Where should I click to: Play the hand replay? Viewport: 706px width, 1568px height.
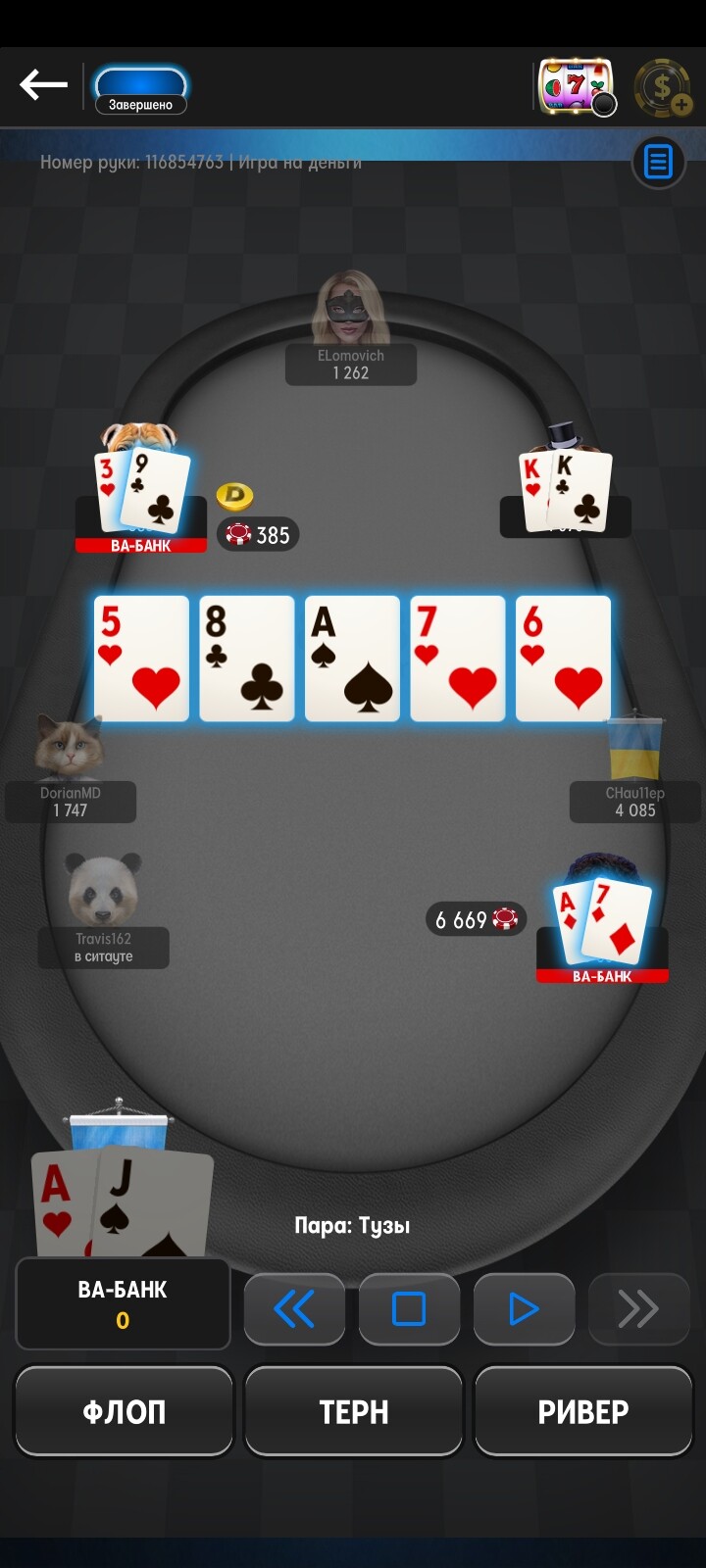click(x=524, y=1308)
